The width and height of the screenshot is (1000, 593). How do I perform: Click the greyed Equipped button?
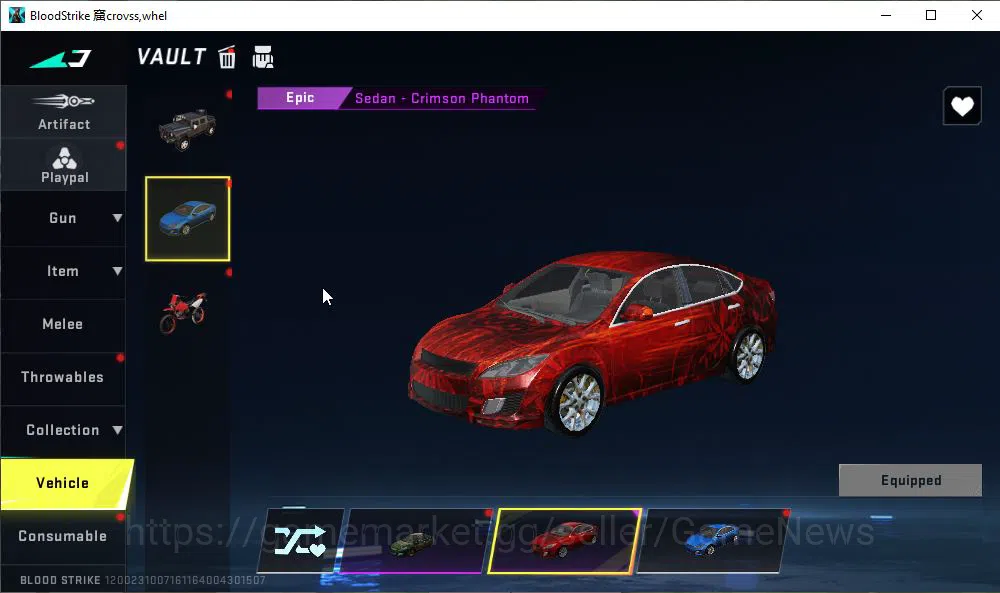(x=910, y=480)
